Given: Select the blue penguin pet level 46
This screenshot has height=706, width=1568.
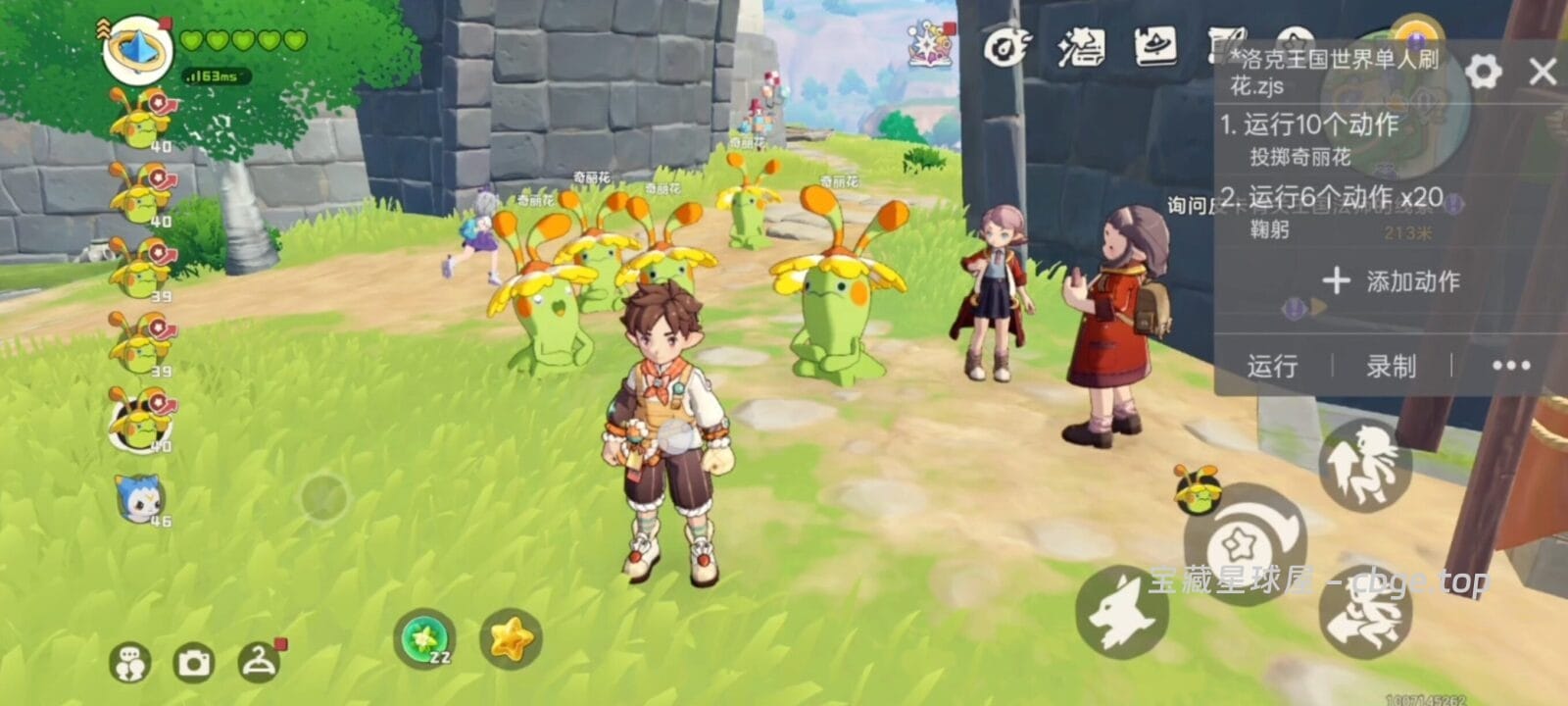Looking at the screenshot, I should click(x=141, y=498).
